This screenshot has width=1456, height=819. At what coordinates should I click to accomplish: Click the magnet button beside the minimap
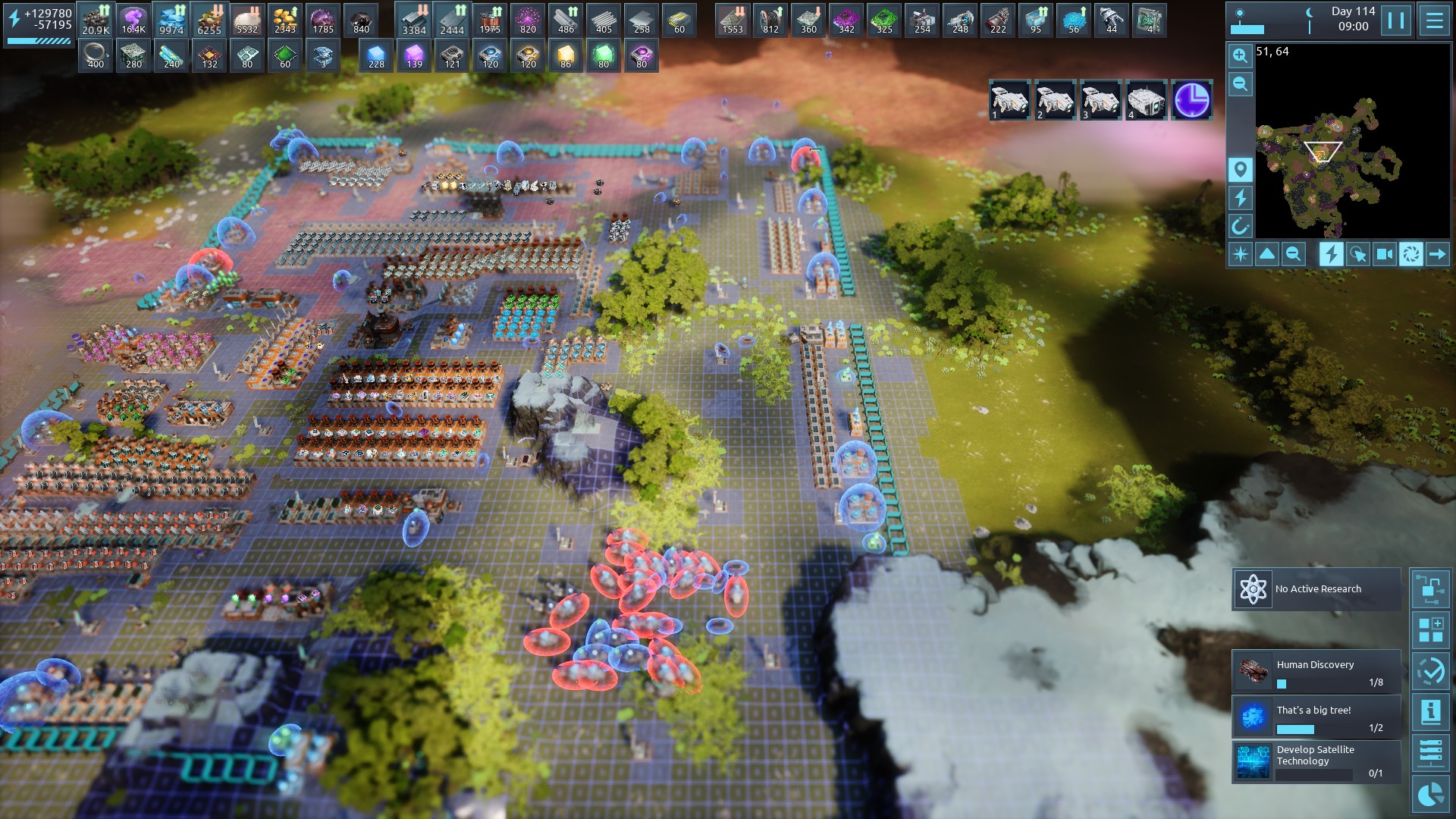tap(1240, 226)
